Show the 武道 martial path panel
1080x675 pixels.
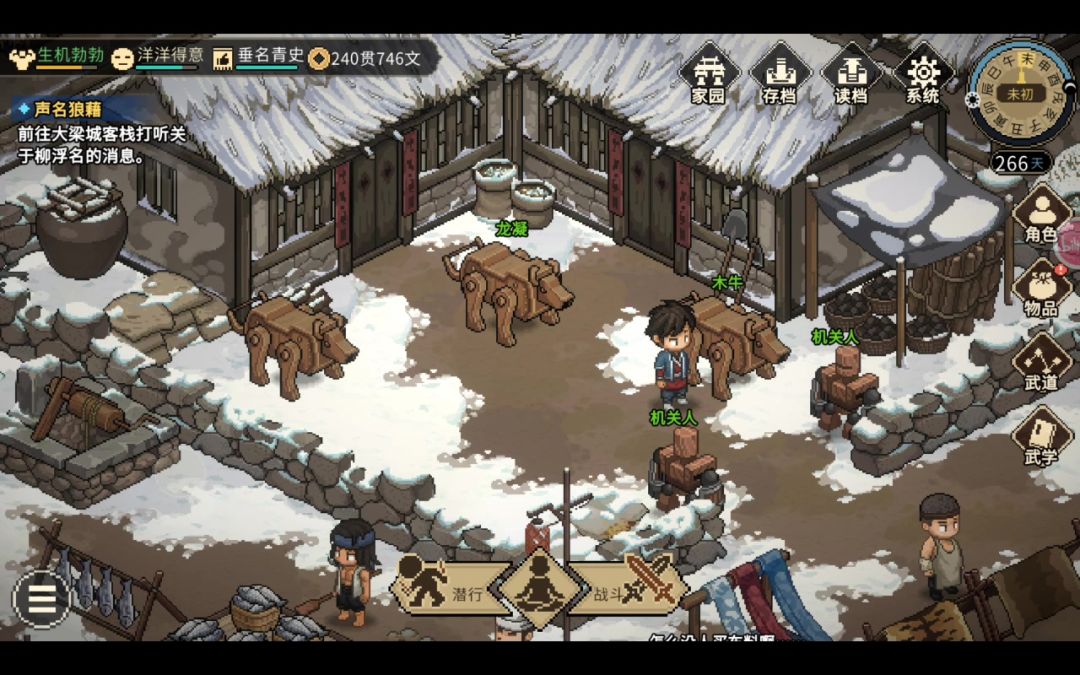pyautogui.click(x=1041, y=364)
